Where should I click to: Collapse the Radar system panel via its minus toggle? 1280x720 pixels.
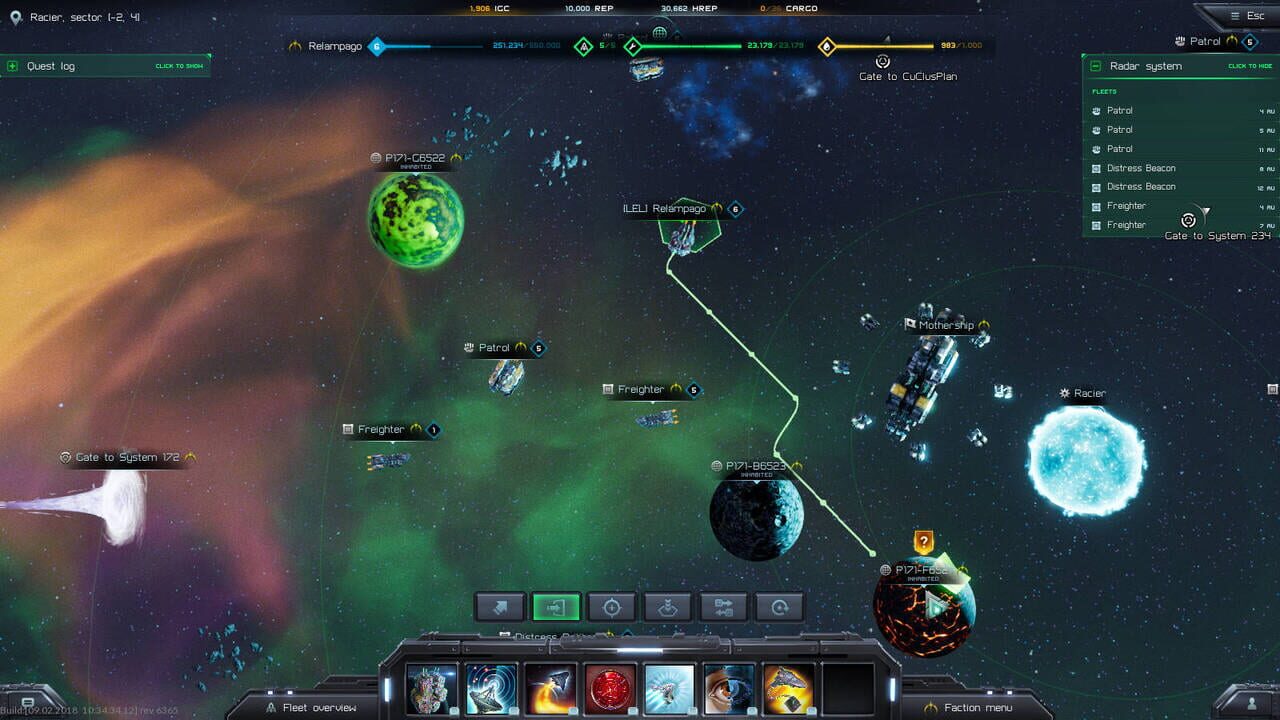[1095, 66]
